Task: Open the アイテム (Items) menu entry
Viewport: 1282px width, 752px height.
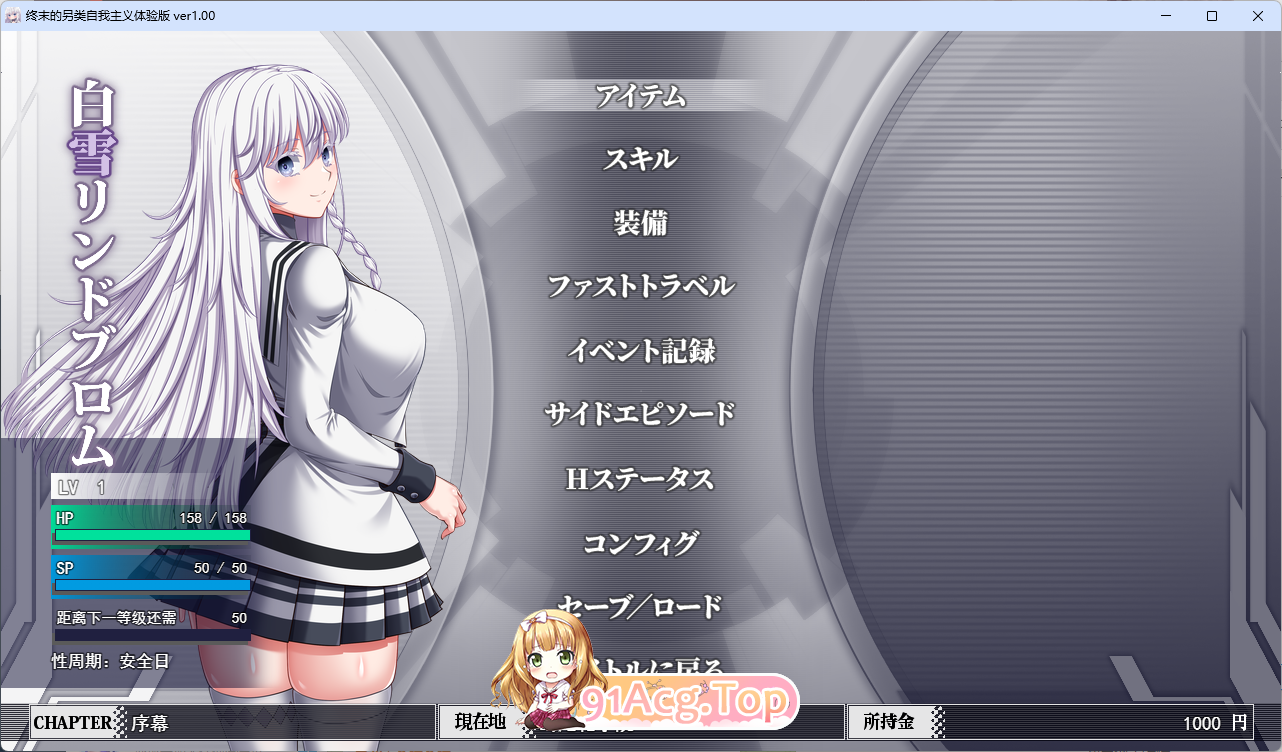Action: (x=640, y=97)
